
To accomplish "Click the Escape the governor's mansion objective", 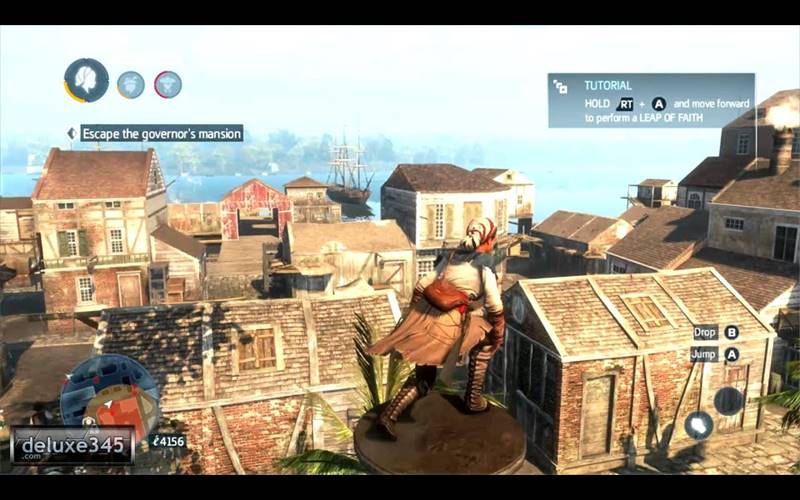I will pos(161,133).
